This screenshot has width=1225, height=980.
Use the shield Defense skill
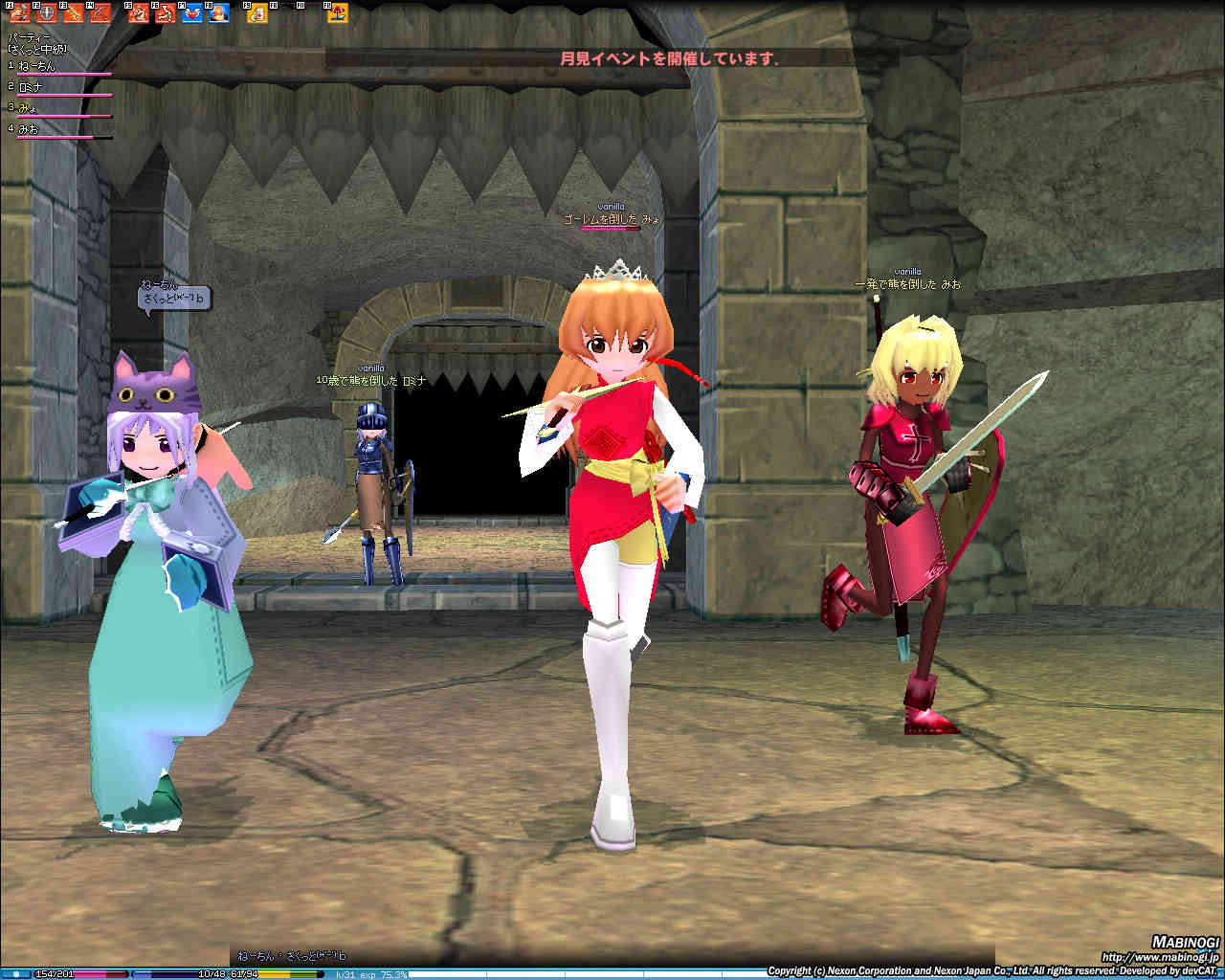click(46, 13)
